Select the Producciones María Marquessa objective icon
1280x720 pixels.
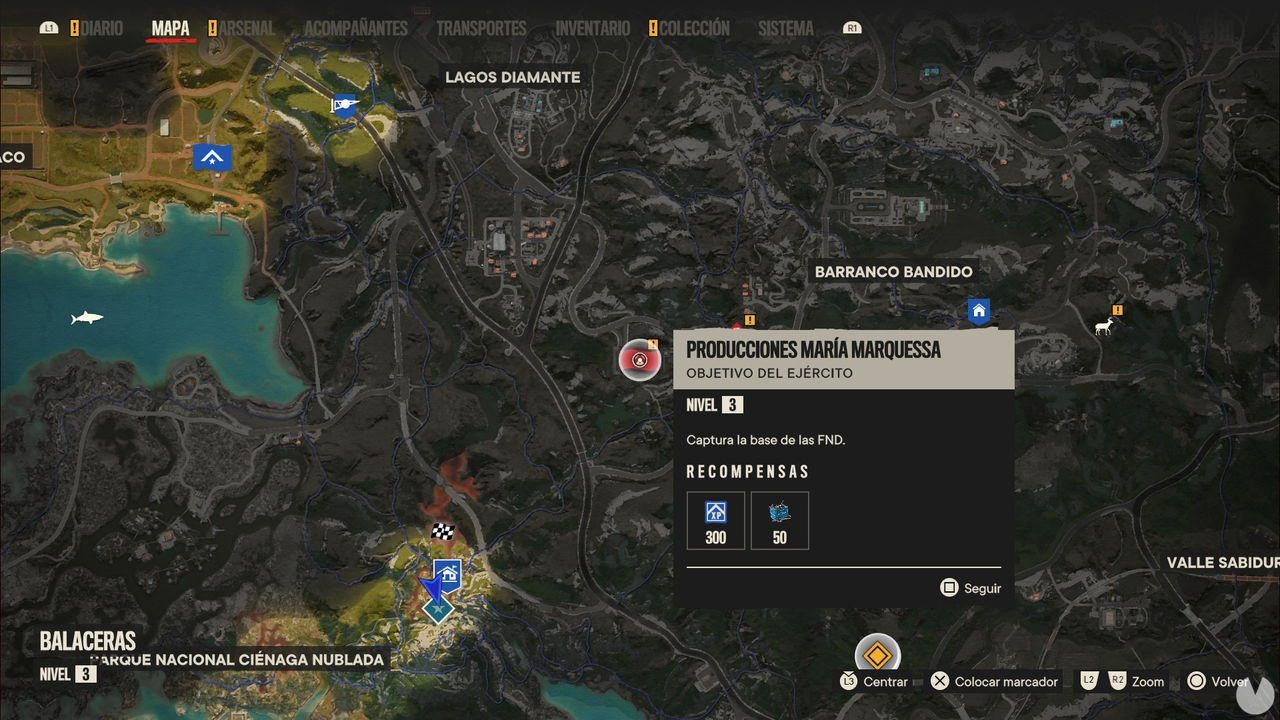click(x=641, y=359)
